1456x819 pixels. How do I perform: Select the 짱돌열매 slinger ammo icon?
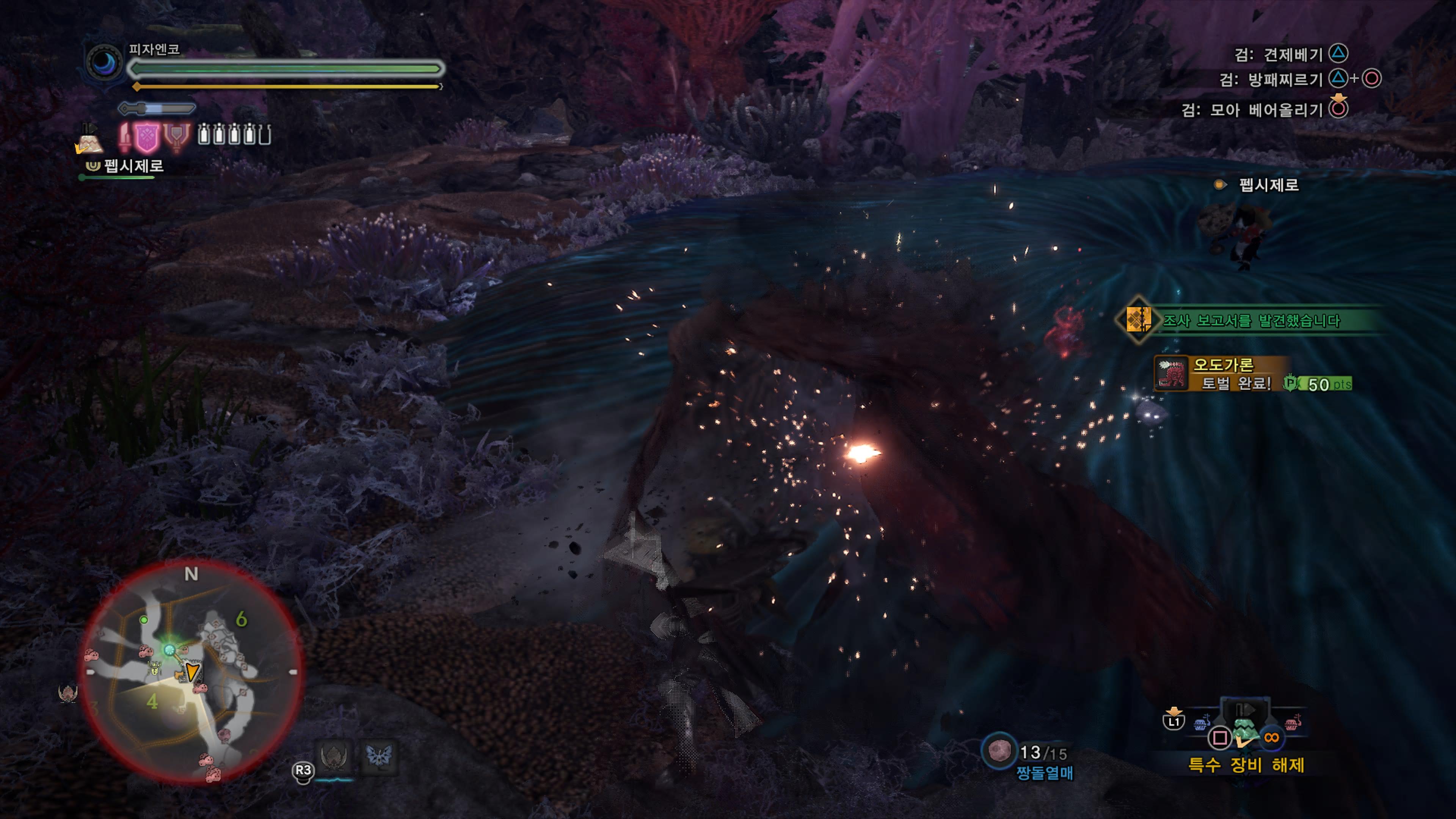[x=999, y=751]
